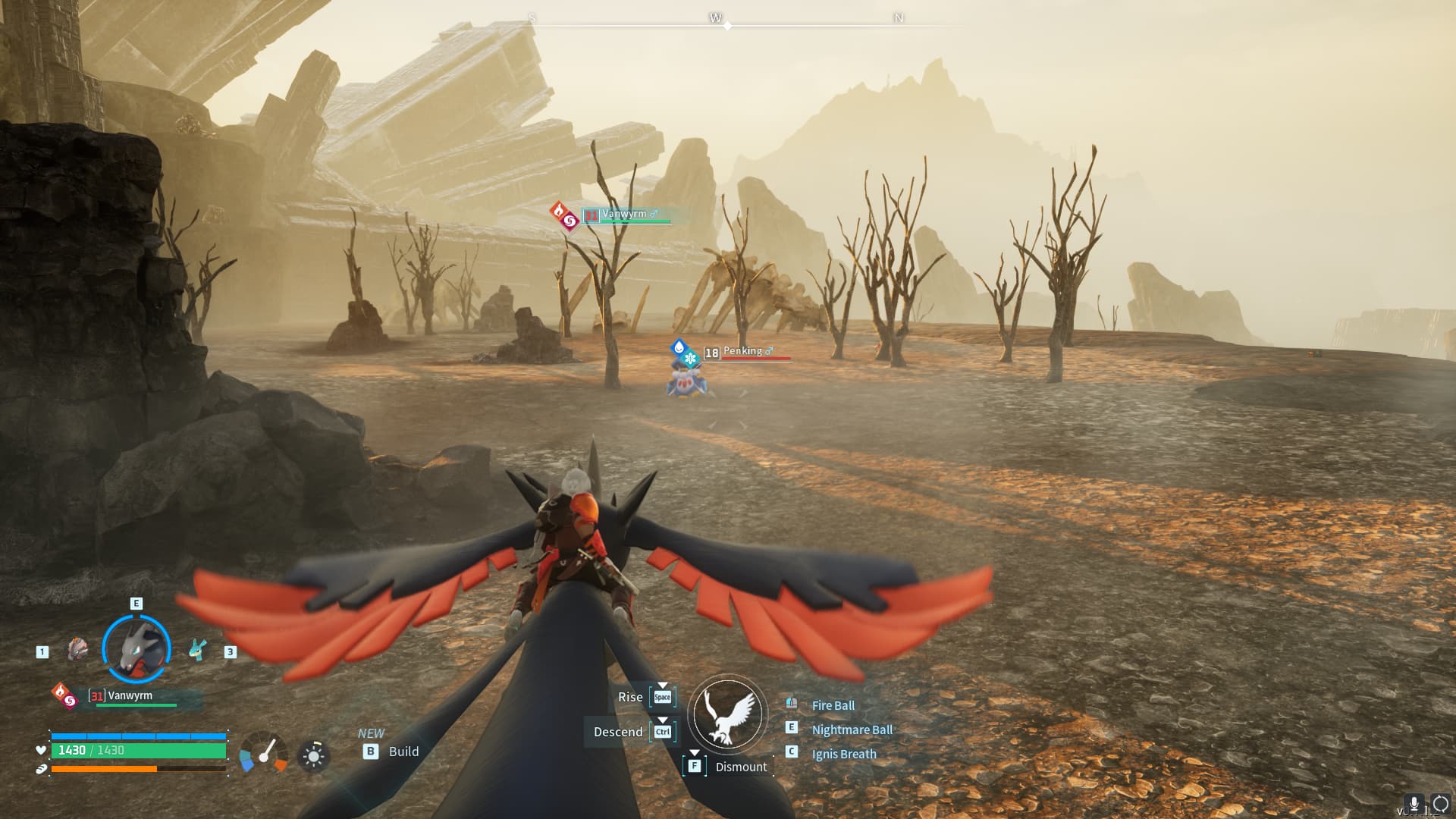Image resolution: width=1456 pixels, height=819 pixels.
Task: Use the Fire Ball skill
Action: pyautogui.click(x=833, y=705)
